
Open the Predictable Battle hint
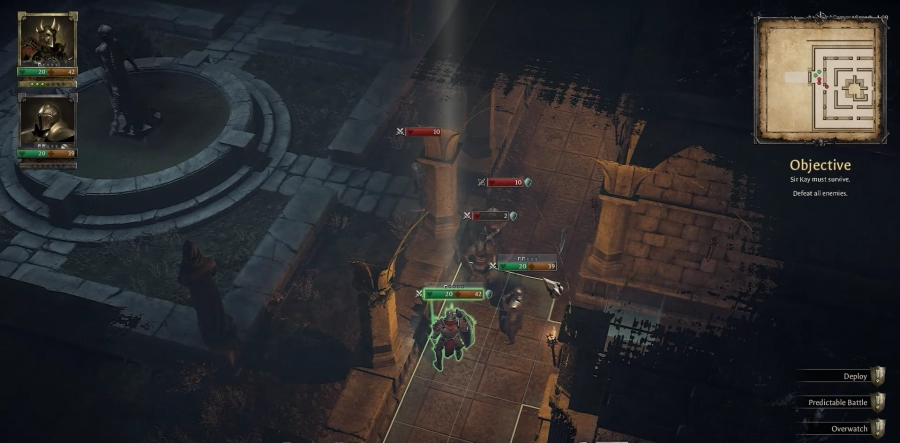coord(845,401)
